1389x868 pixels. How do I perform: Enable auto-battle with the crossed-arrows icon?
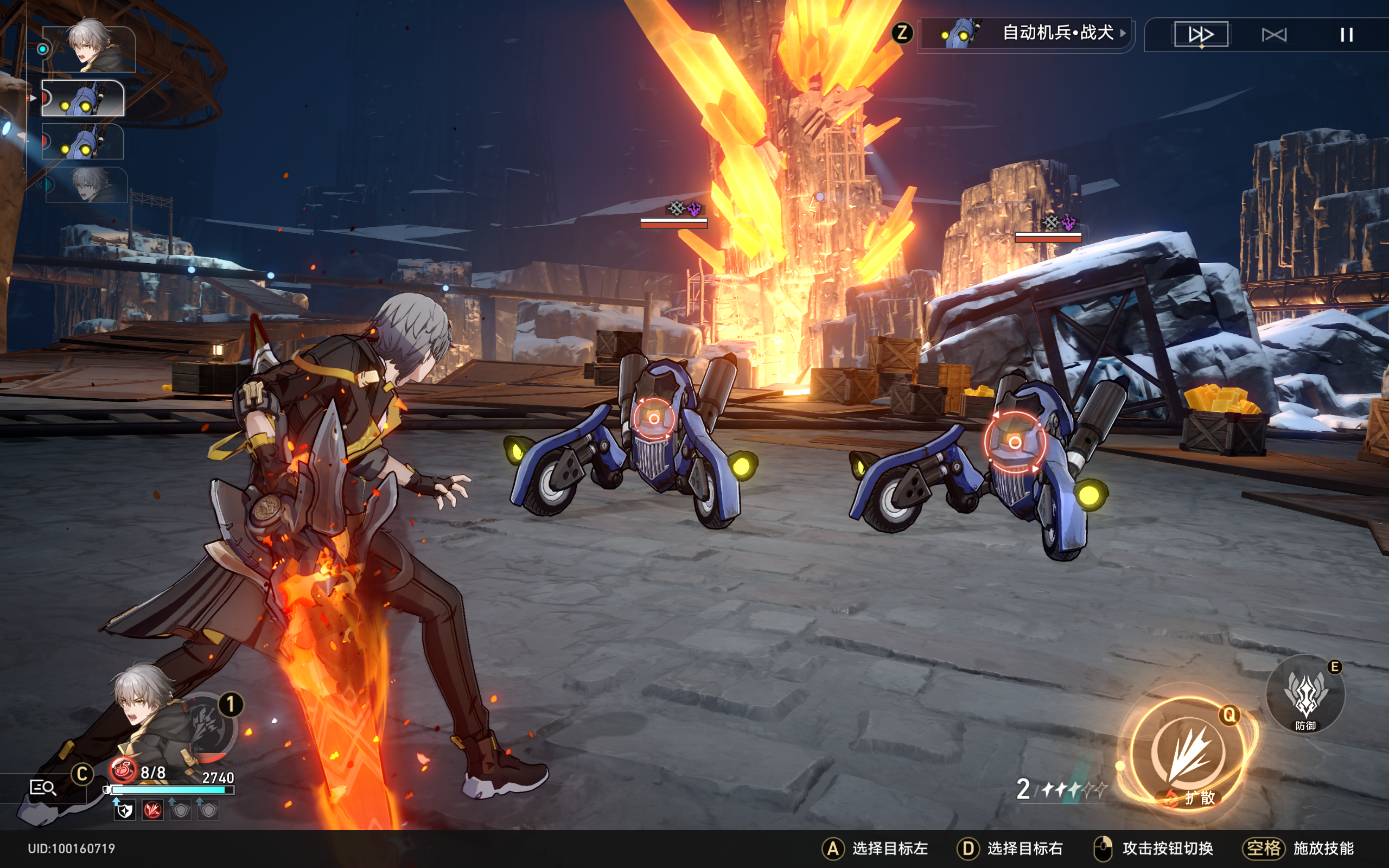click(1273, 35)
